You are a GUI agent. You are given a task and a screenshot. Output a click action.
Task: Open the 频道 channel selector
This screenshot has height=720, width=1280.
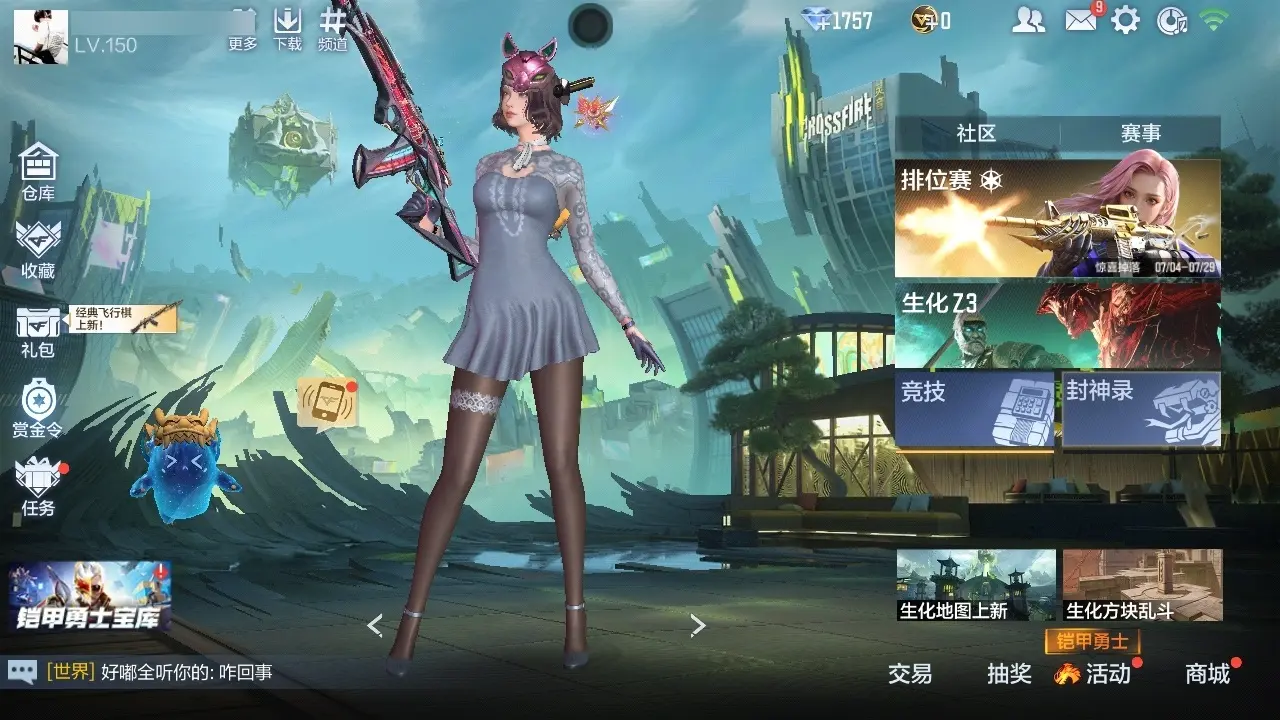coord(333,29)
